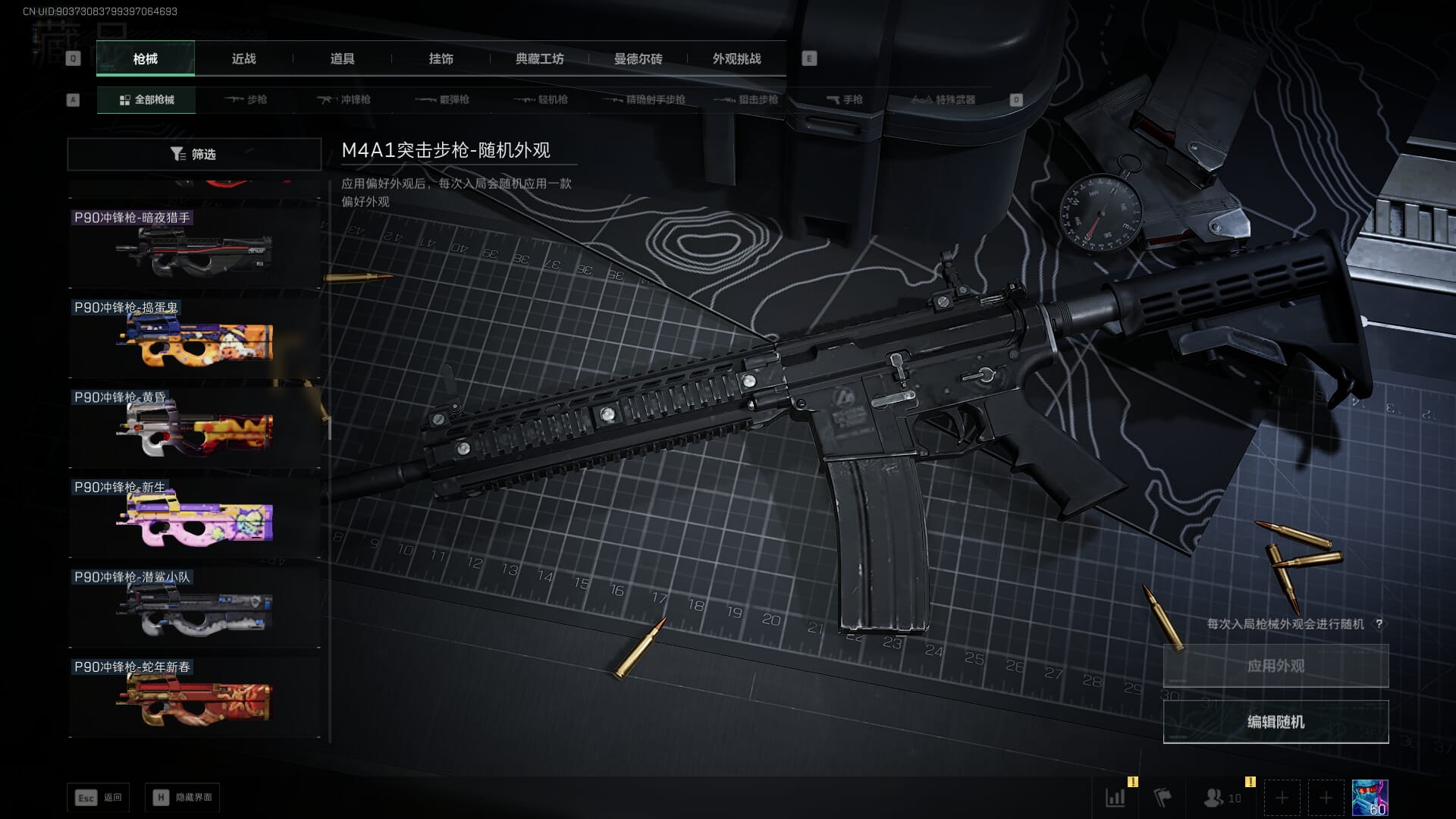
Task: Click the player avatar portrait
Action: [x=1370, y=798]
